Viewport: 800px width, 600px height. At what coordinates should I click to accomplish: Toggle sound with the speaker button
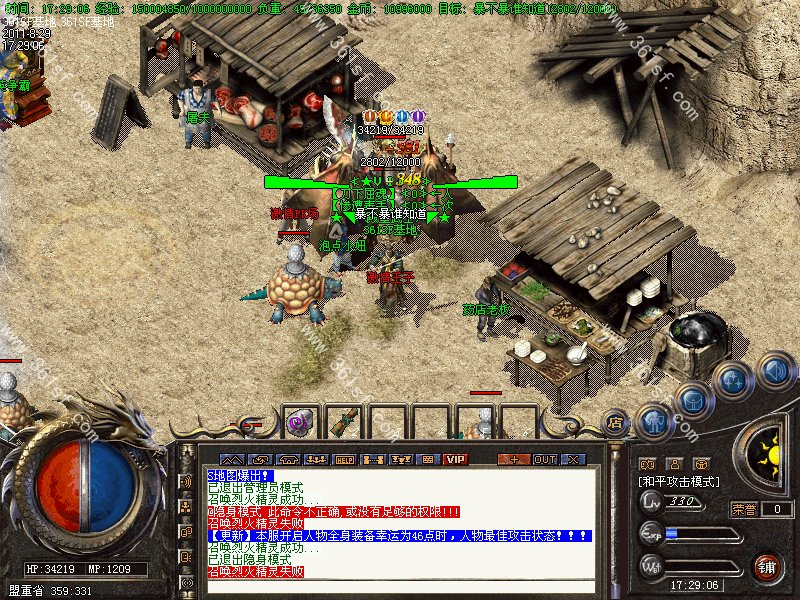tap(775, 369)
